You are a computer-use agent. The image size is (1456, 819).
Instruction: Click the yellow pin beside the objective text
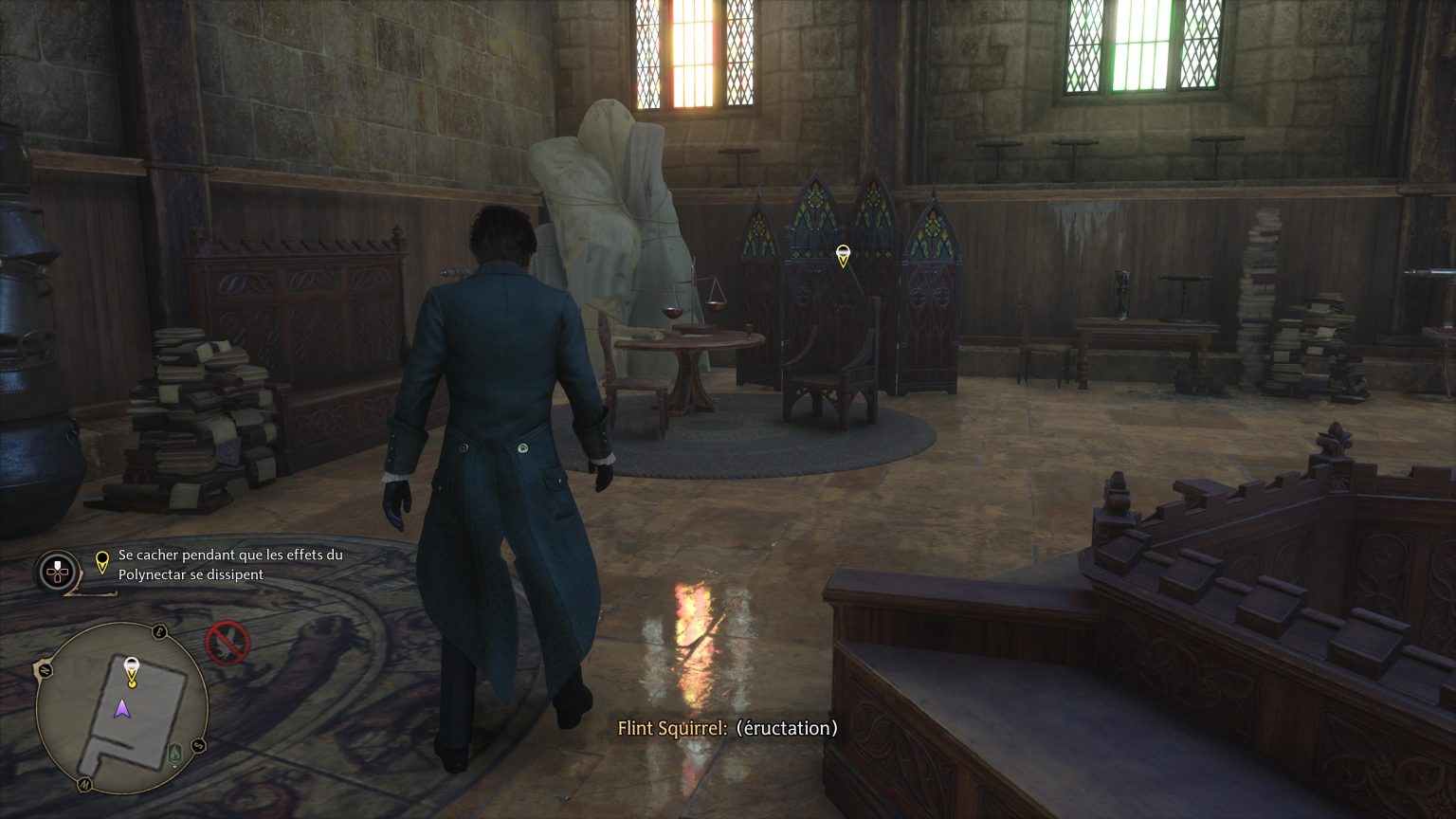(x=102, y=562)
